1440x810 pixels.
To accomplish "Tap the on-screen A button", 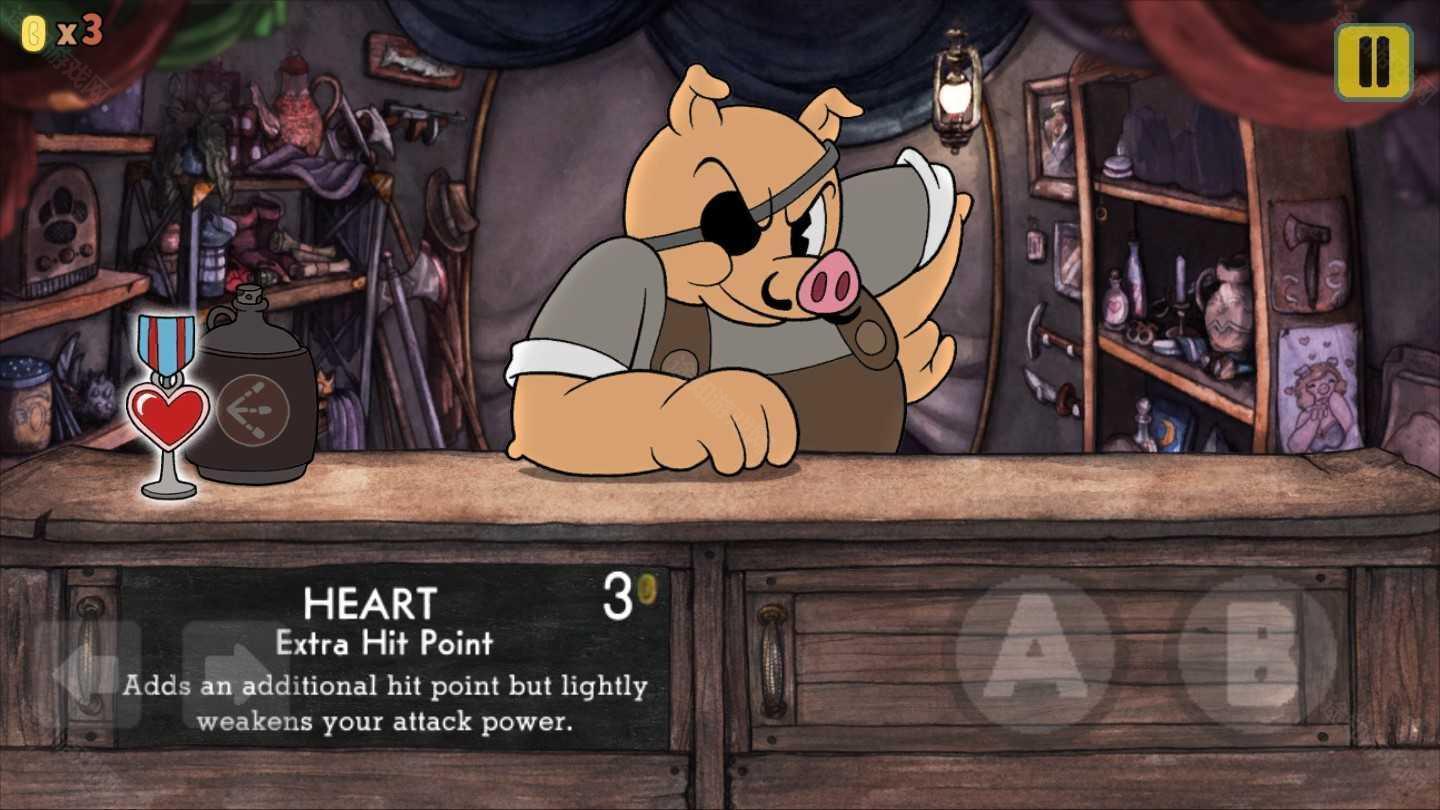I will coord(1034,654).
